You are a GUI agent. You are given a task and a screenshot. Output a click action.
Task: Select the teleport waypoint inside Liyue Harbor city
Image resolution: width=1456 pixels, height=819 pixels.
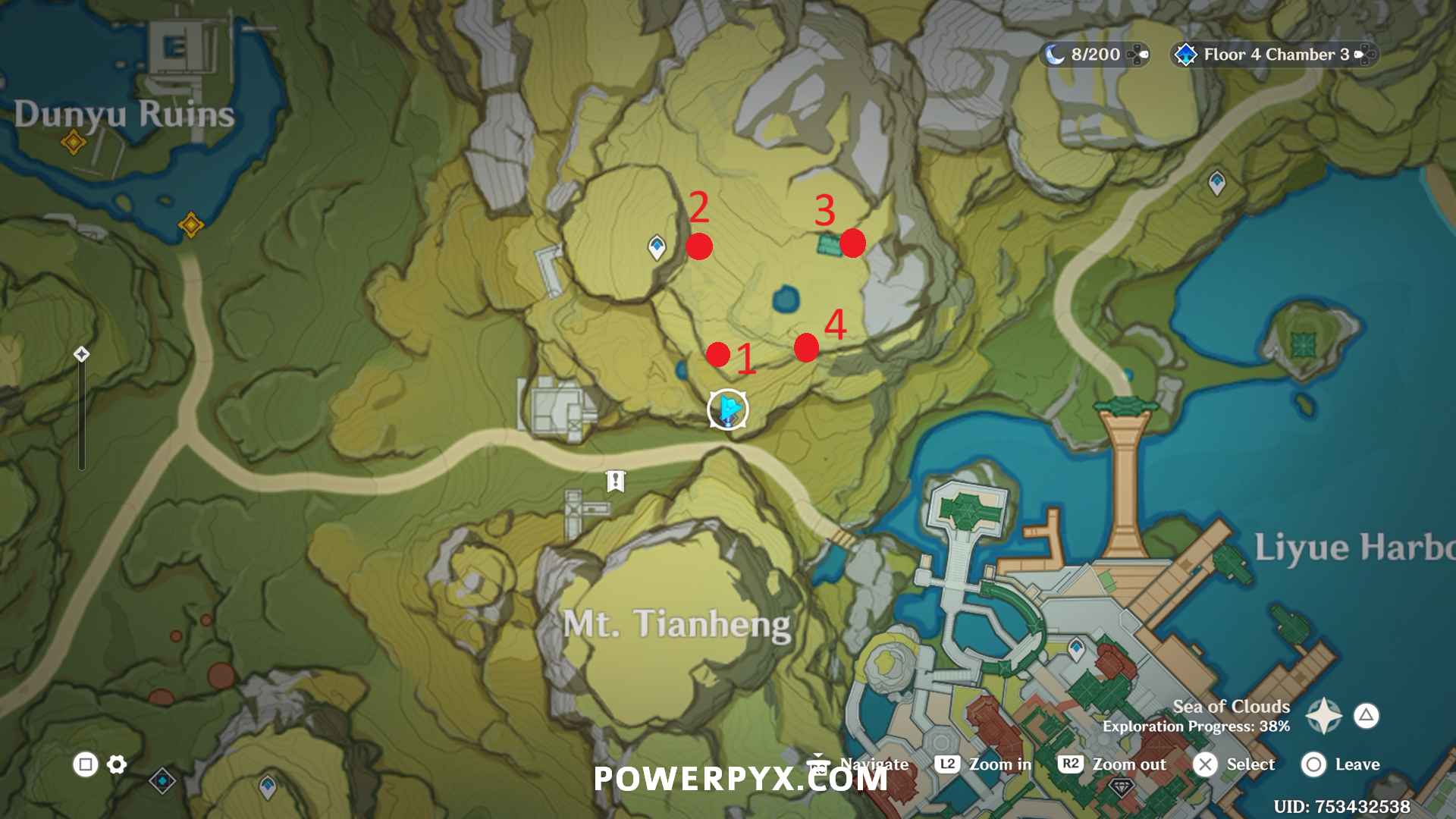(x=1076, y=648)
